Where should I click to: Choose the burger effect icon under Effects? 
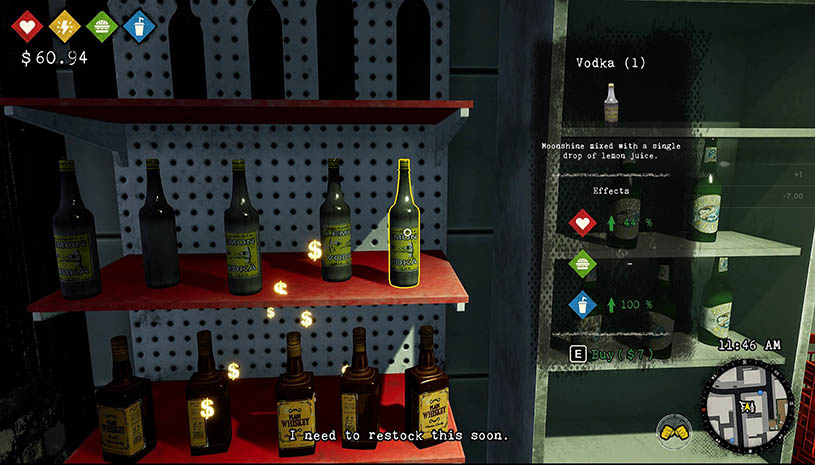click(x=582, y=264)
